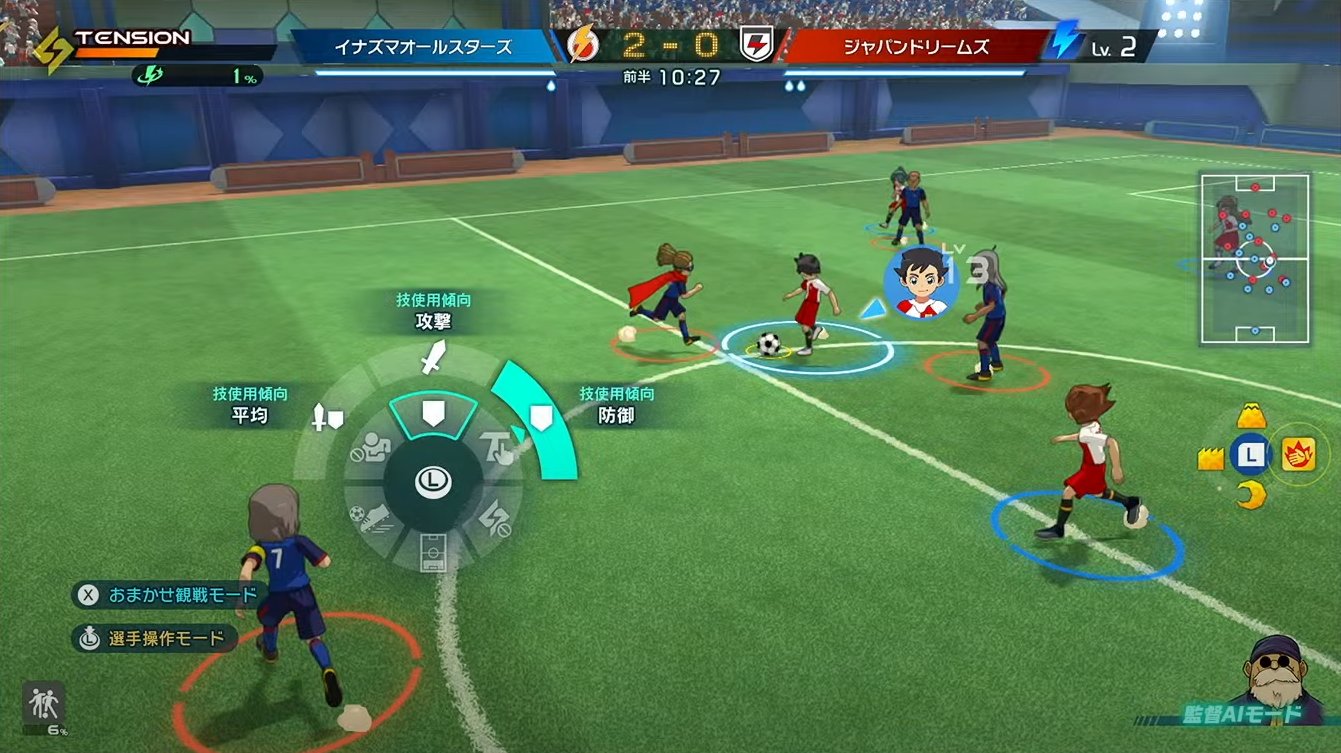Viewport: 1341px width, 753px height.
Task: Activate the golden mountain command icon
Action: tap(1251, 416)
